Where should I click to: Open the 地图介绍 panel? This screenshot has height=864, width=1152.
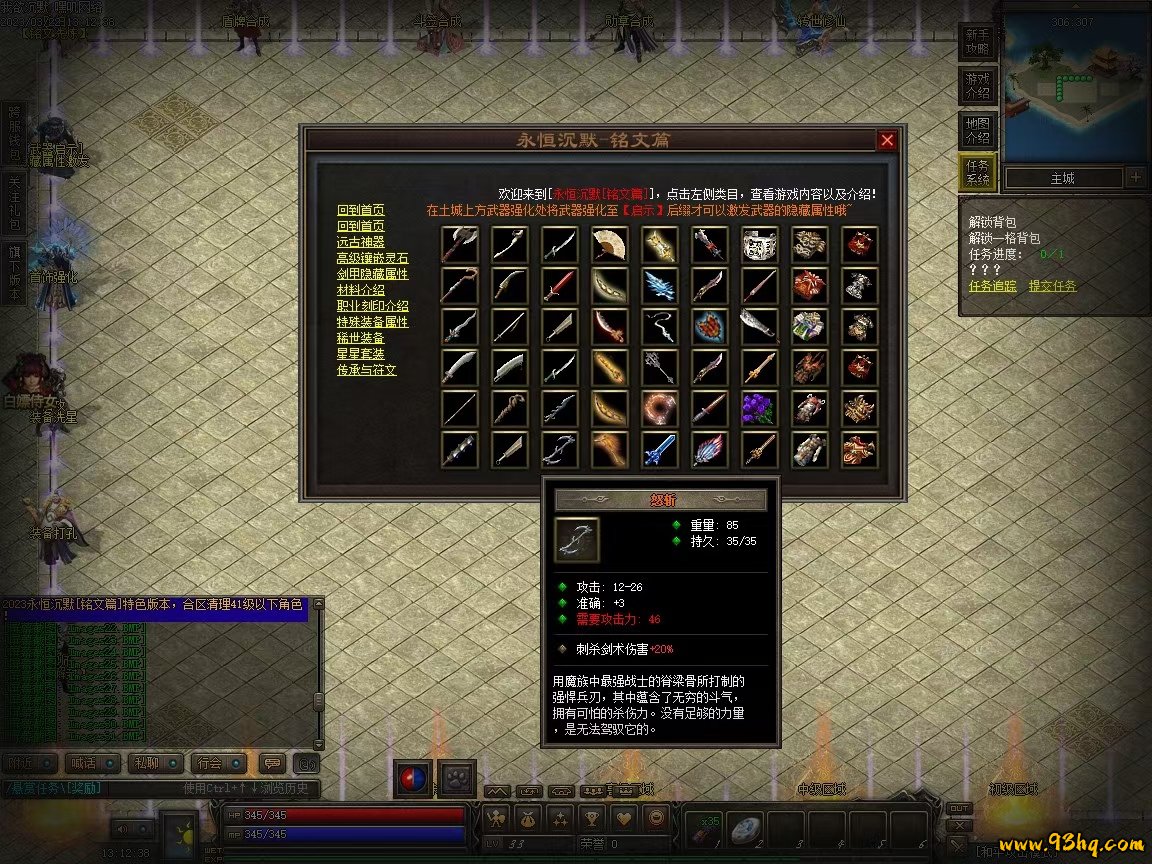977,130
